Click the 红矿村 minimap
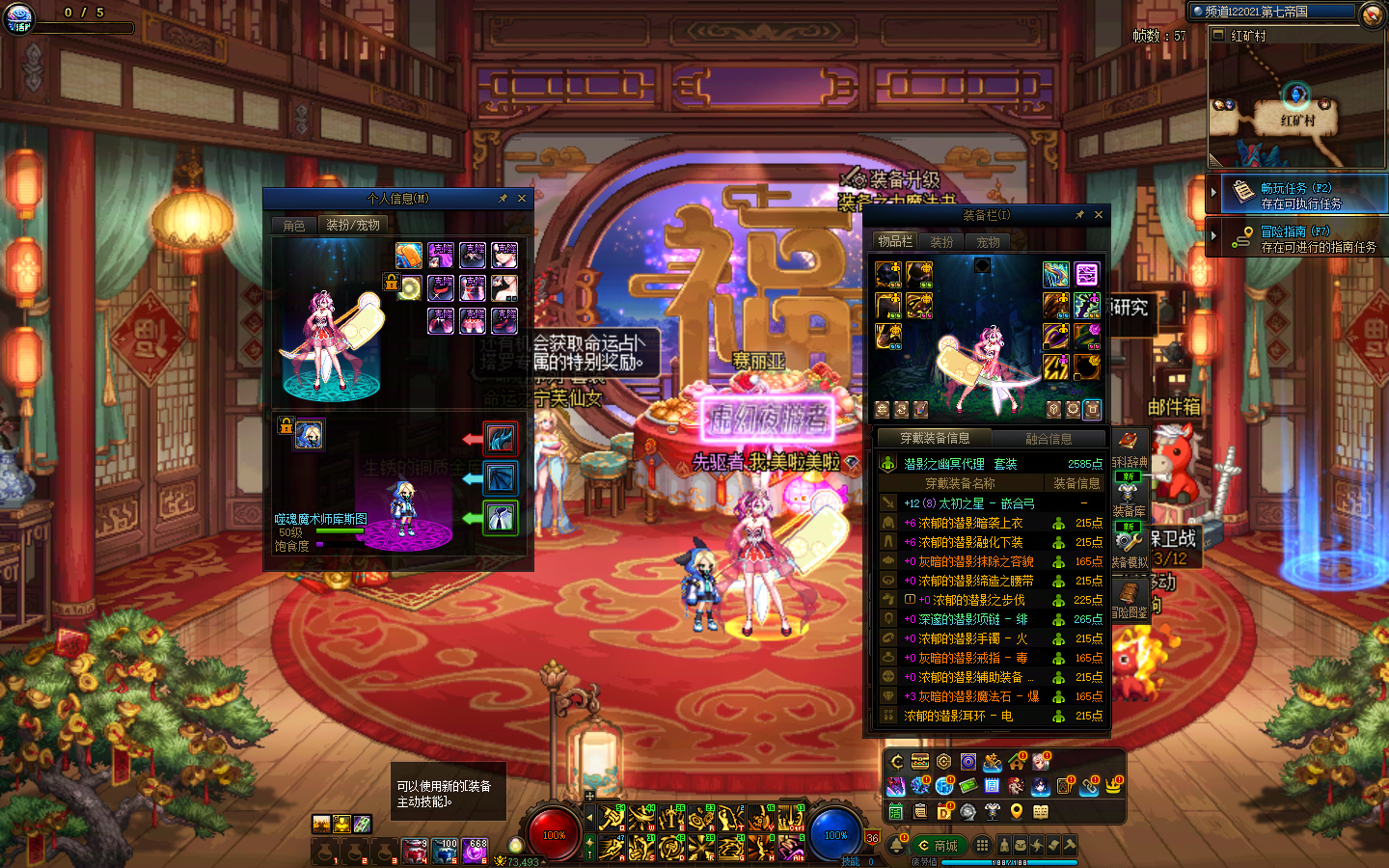1389x868 pixels. (1296, 104)
